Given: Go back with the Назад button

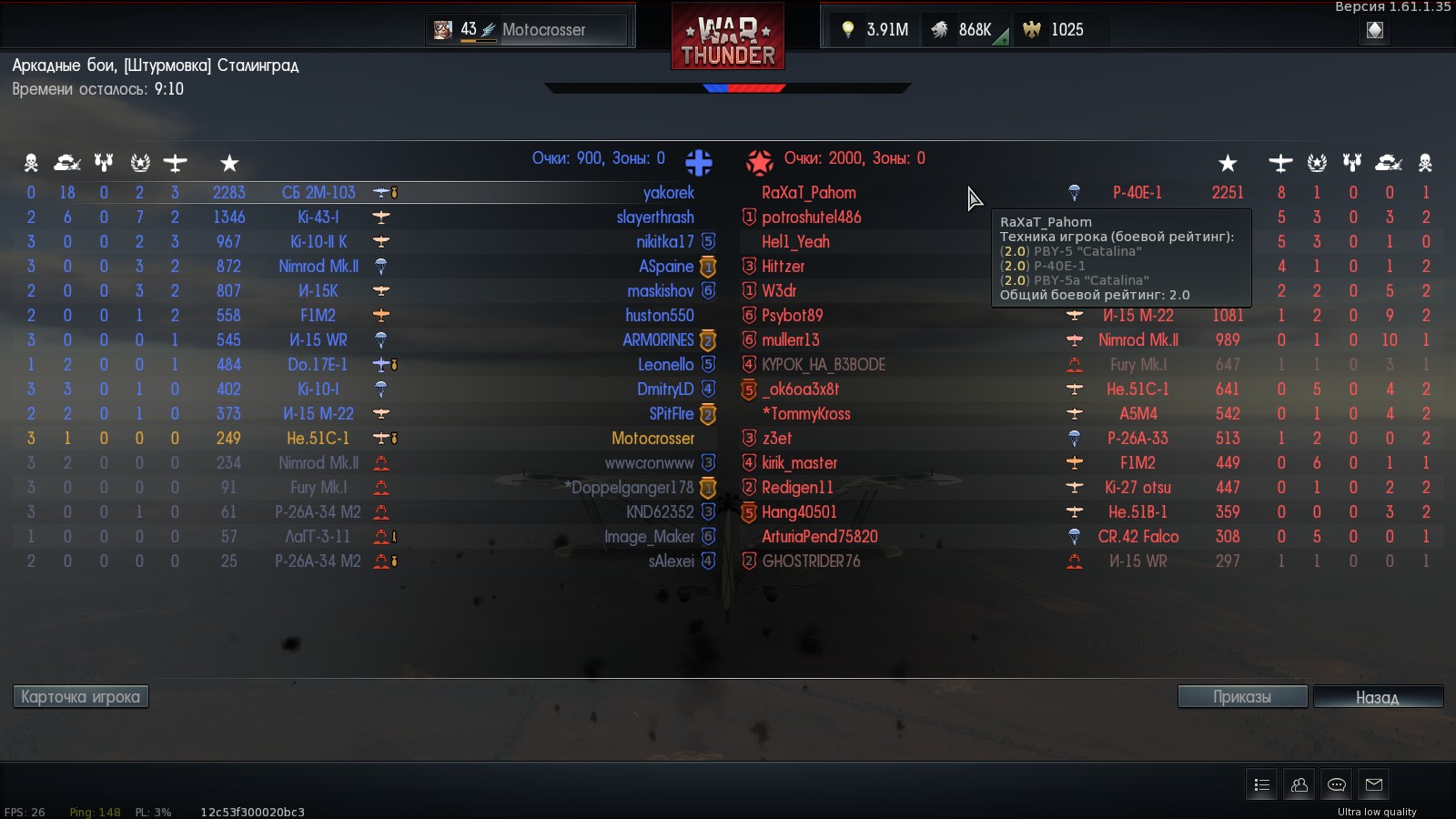Looking at the screenshot, I should [1378, 697].
